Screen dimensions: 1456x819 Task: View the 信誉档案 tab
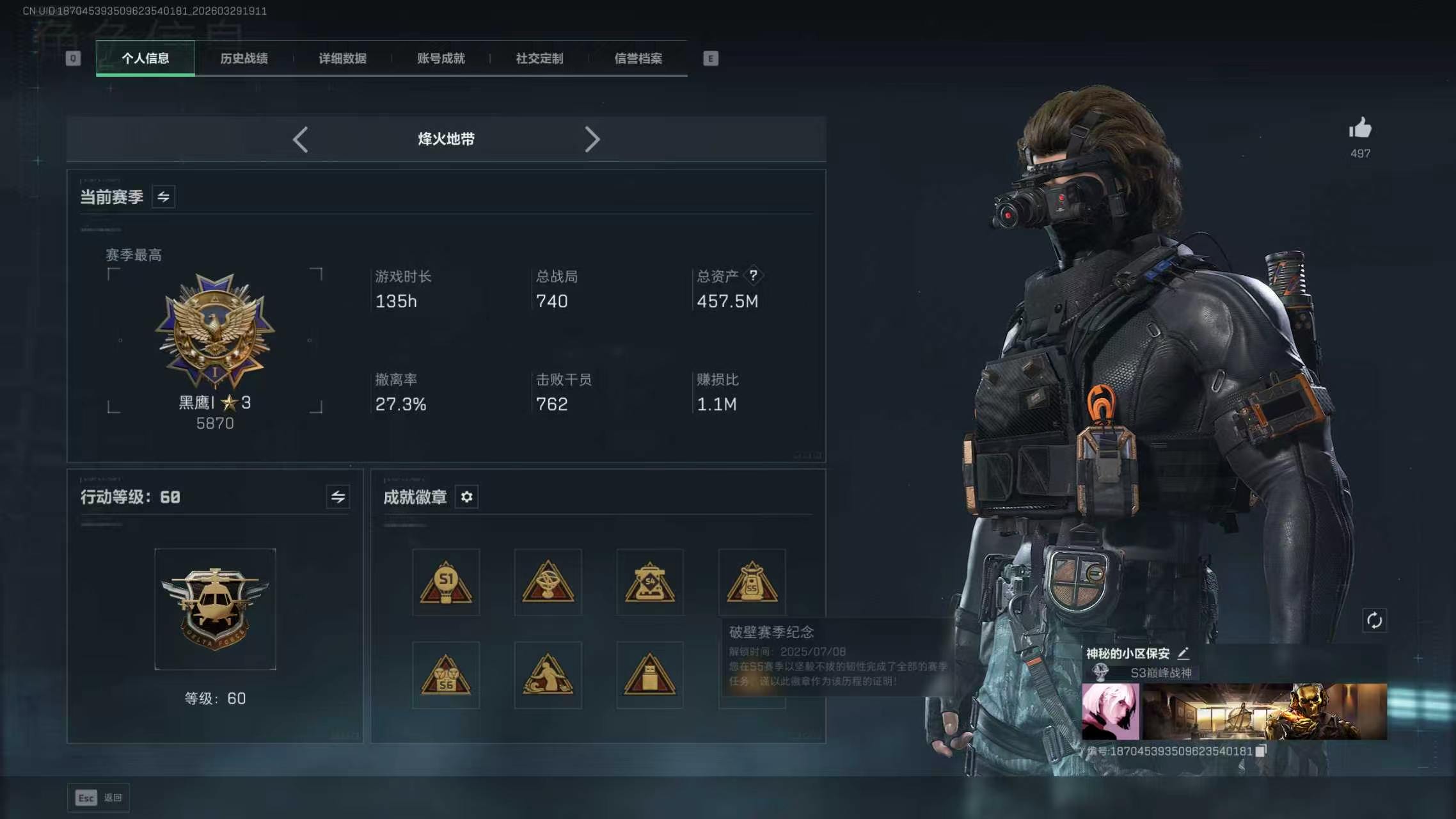click(x=638, y=58)
